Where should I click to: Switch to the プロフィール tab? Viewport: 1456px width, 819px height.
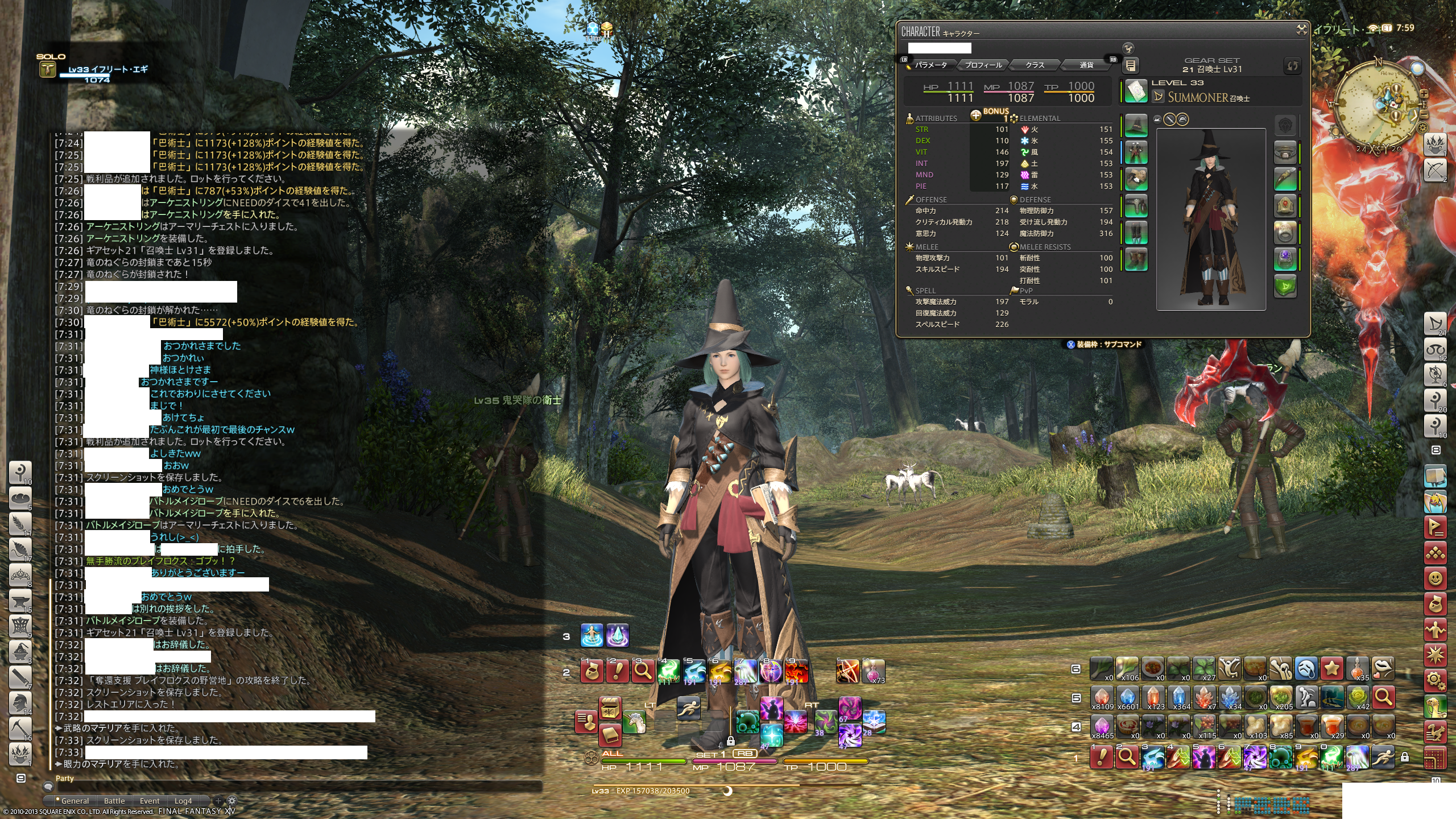(983, 65)
